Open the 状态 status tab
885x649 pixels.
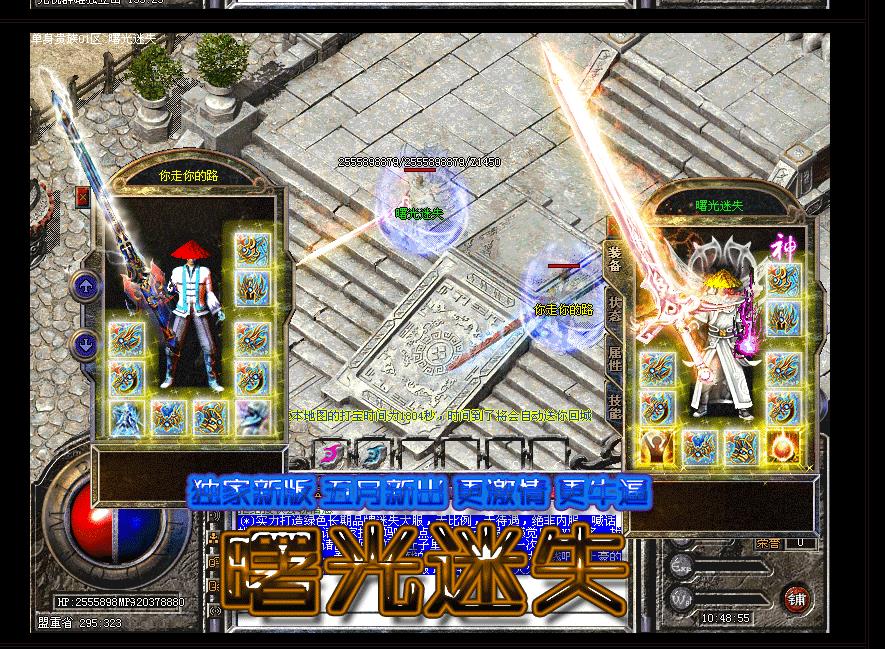[614, 308]
